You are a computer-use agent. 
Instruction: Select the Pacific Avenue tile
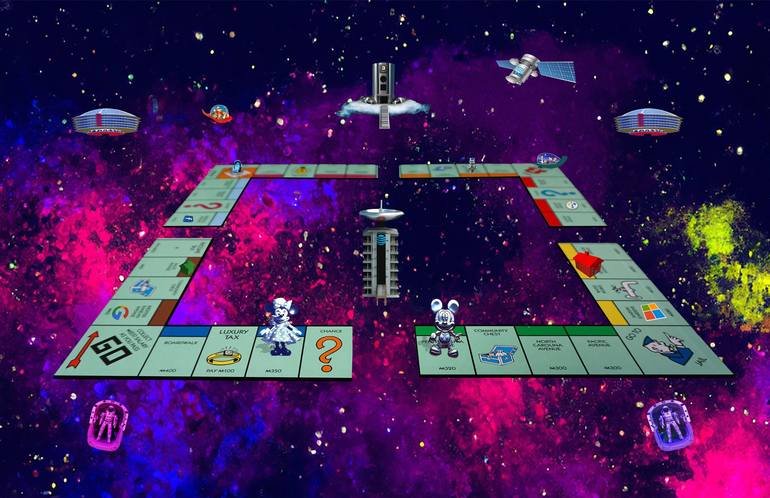pos(605,351)
